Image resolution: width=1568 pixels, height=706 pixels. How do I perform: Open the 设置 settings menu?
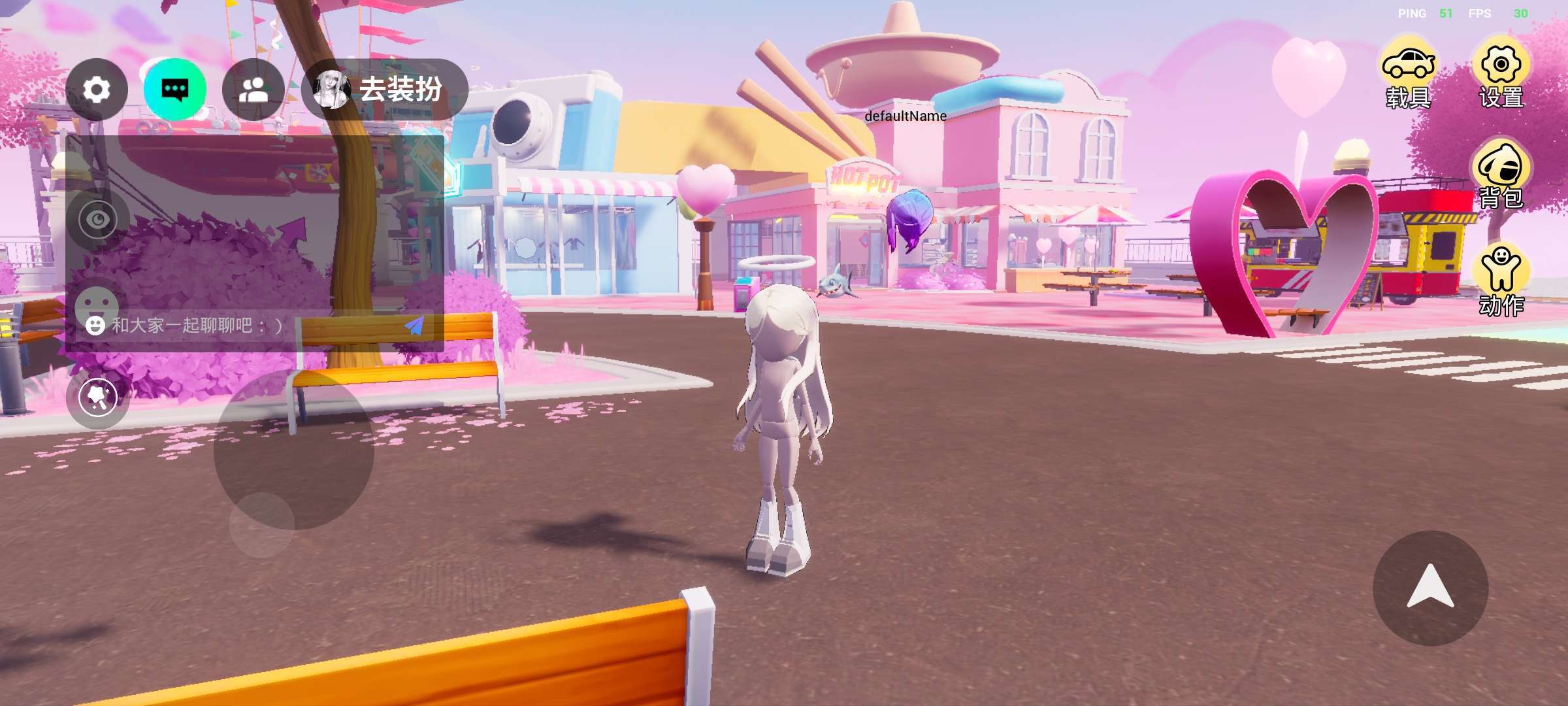point(1501,75)
